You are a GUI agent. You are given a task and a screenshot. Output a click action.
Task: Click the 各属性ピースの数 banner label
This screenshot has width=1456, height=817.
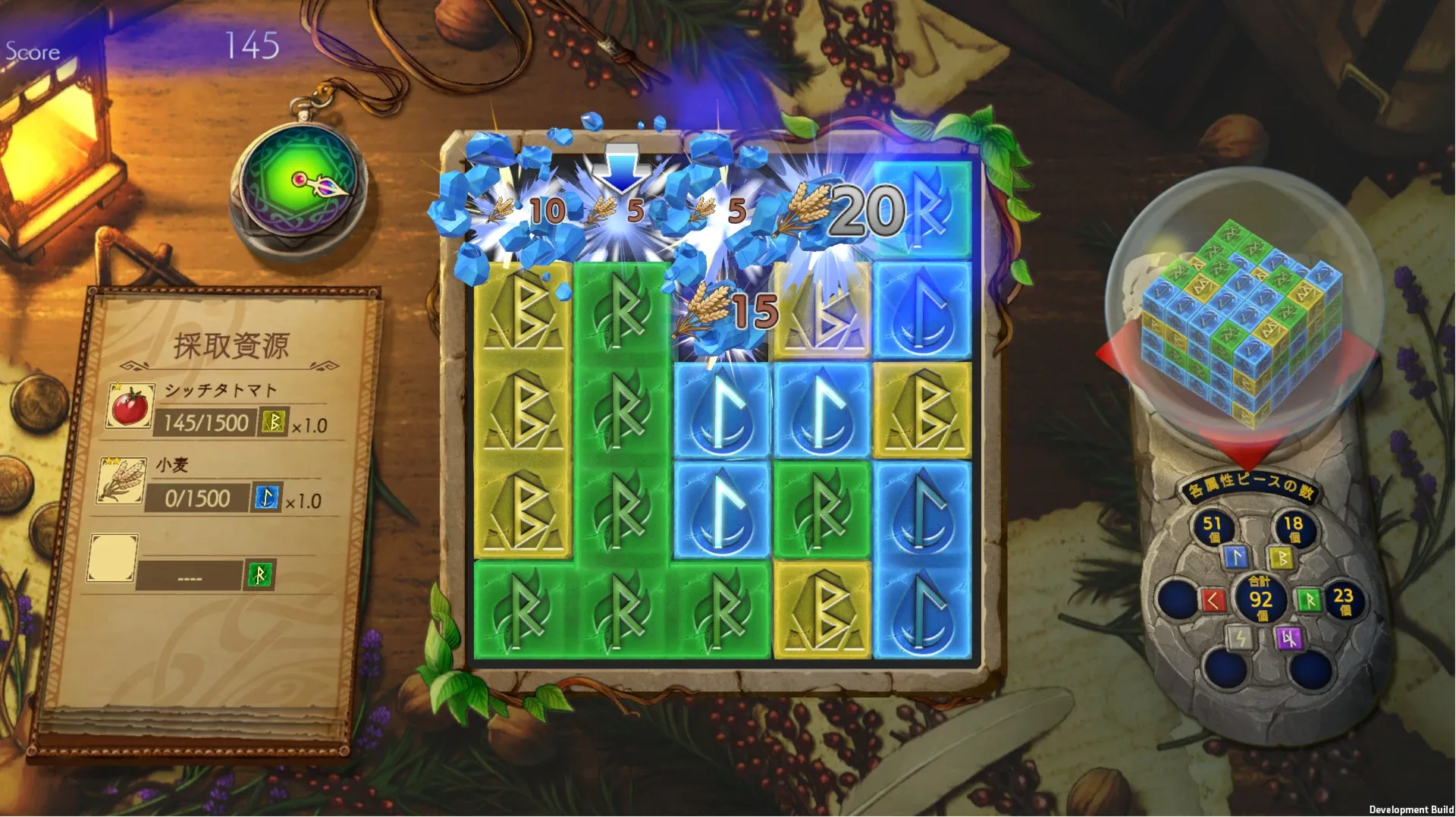click(x=1253, y=485)
